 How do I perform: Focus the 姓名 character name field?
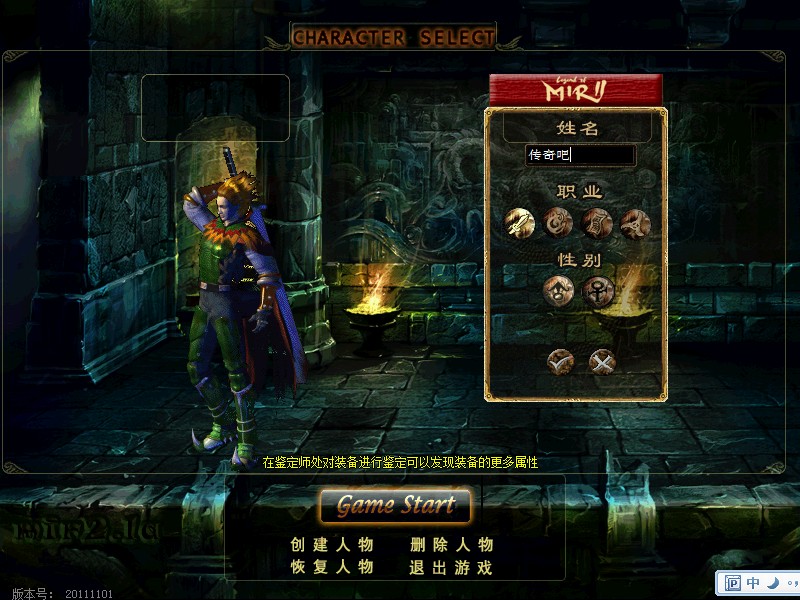pos(580,156)
